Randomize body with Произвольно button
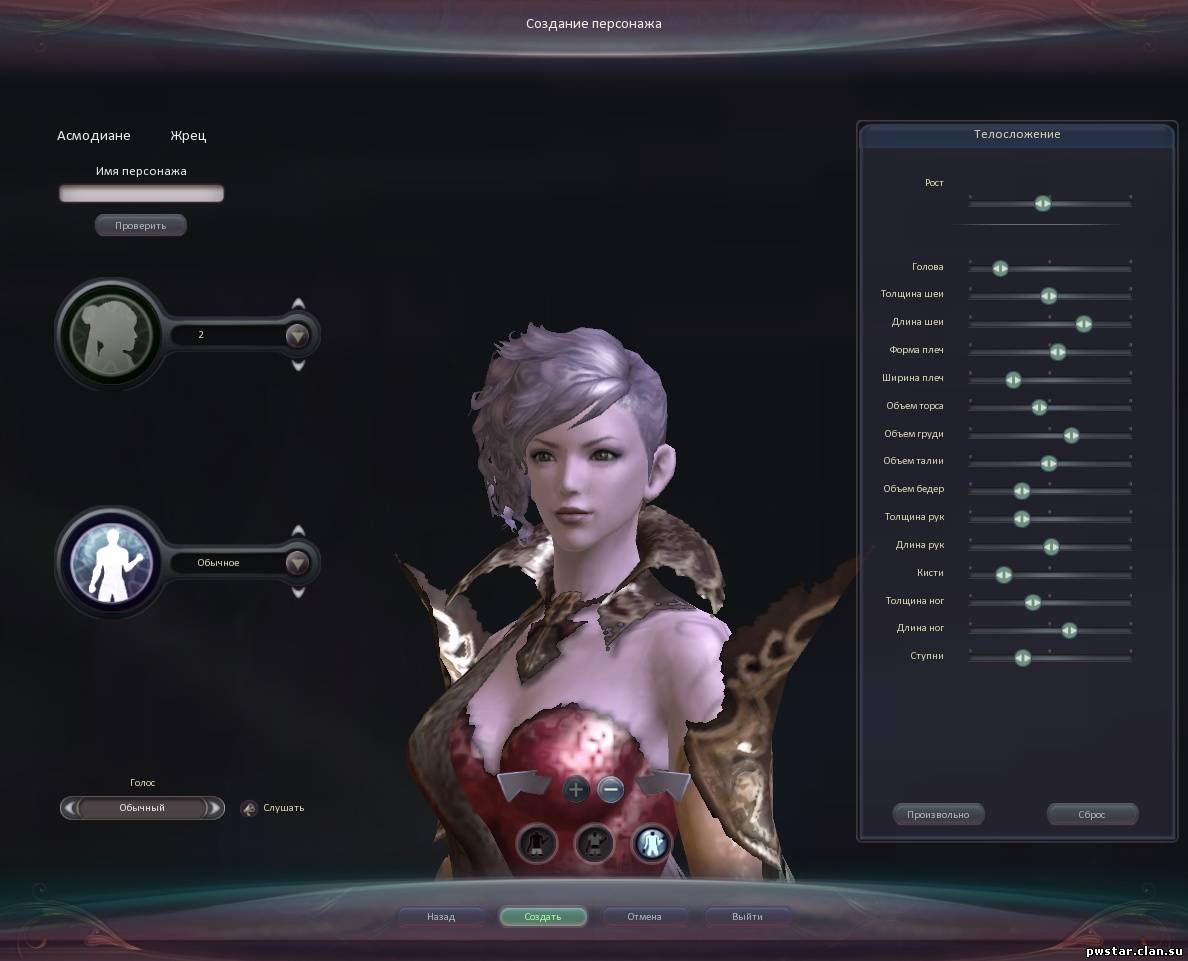The width and height of the screenshot is (1188, 961). (x=938, y=814)
